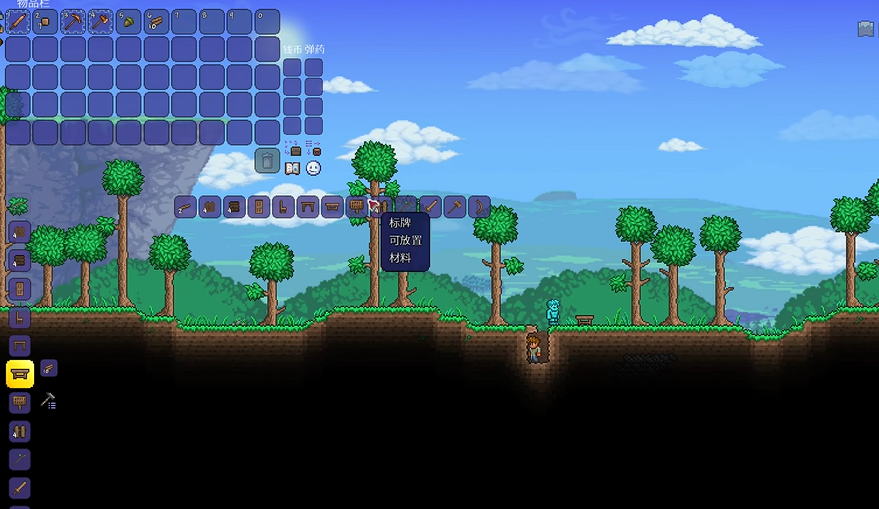
Task: Craft the highlighted yellow work bench recipe
Action: tap(20, 374)
